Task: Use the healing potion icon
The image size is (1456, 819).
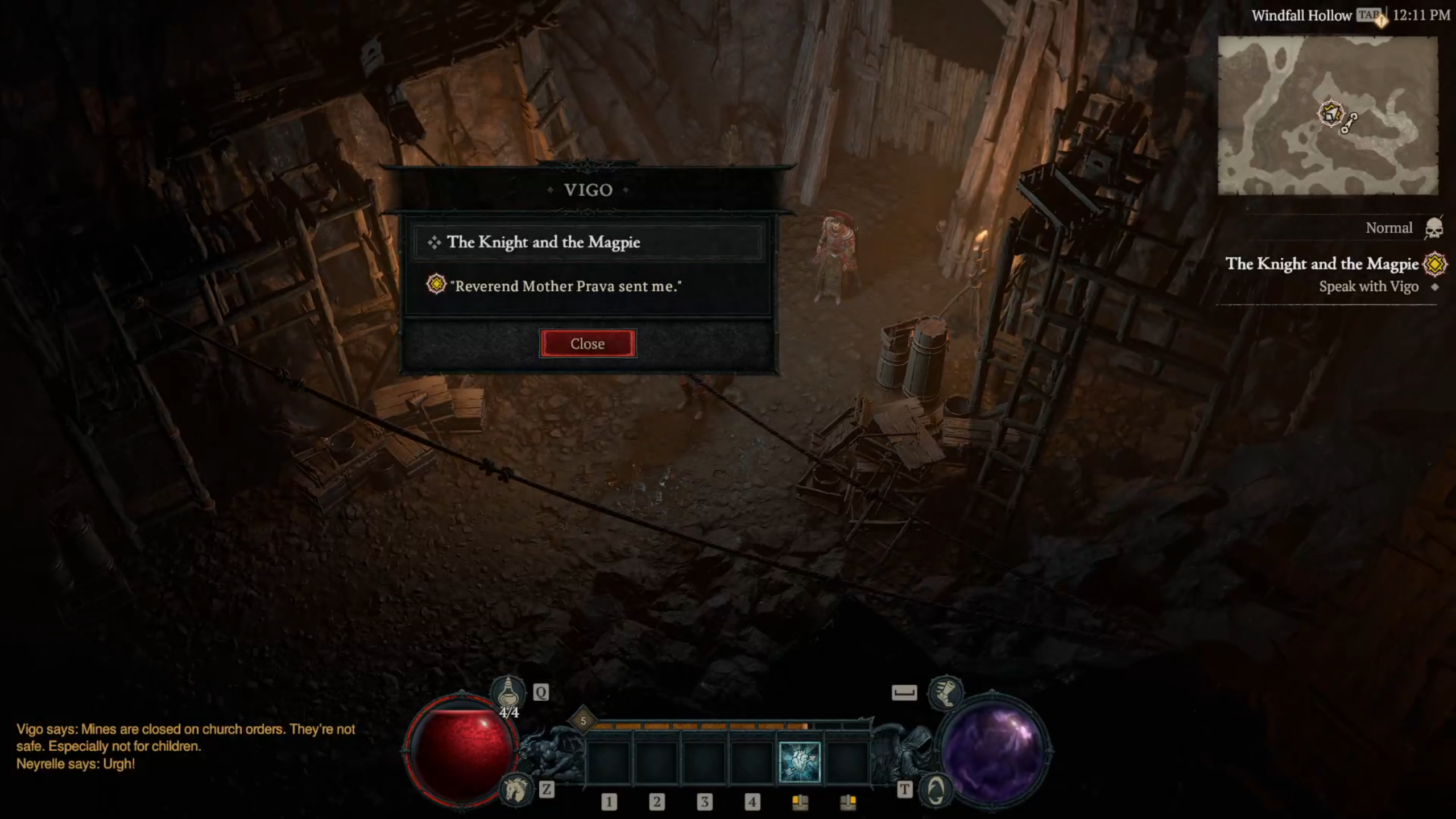Action: (x=508, y=692)
